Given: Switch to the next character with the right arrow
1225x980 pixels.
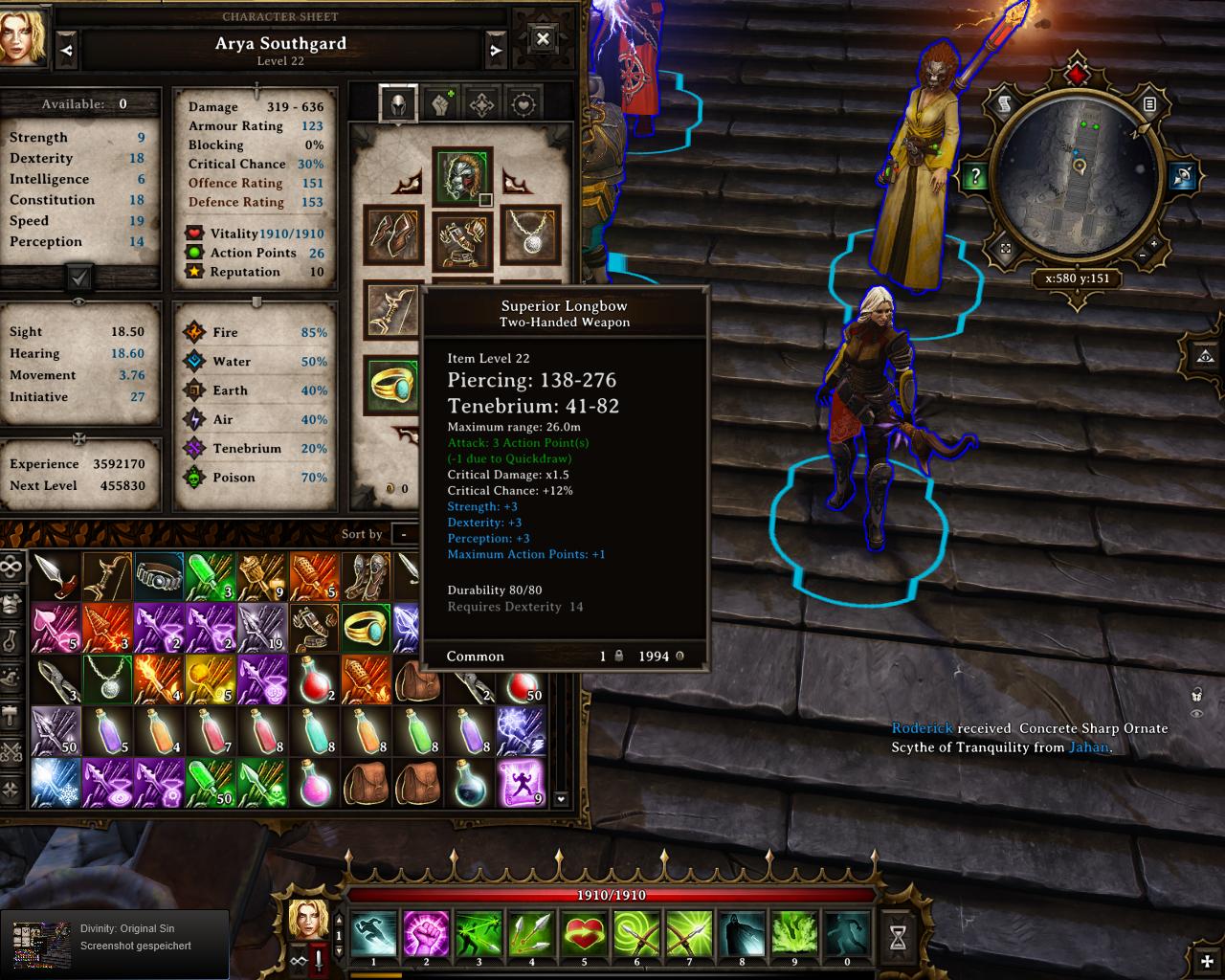Looking at the screenshot, I should tap(496, 49).
